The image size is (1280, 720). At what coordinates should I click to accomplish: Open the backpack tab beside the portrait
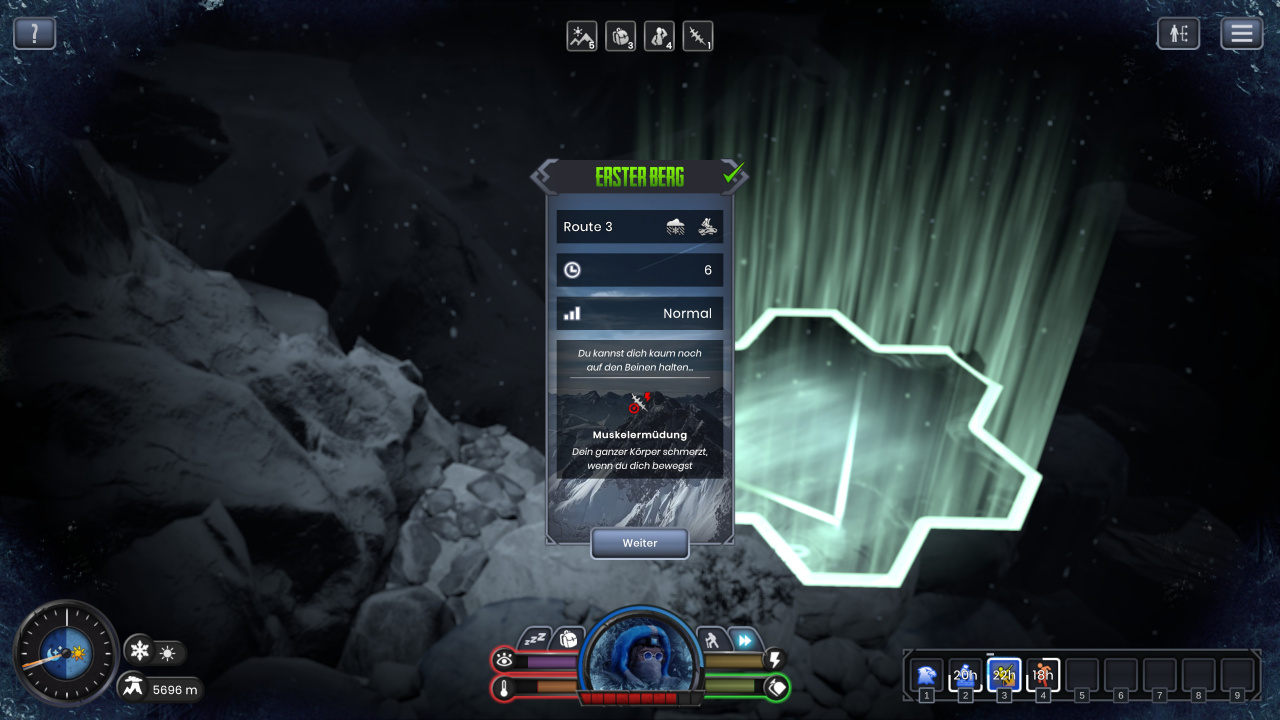coord(568,639)
